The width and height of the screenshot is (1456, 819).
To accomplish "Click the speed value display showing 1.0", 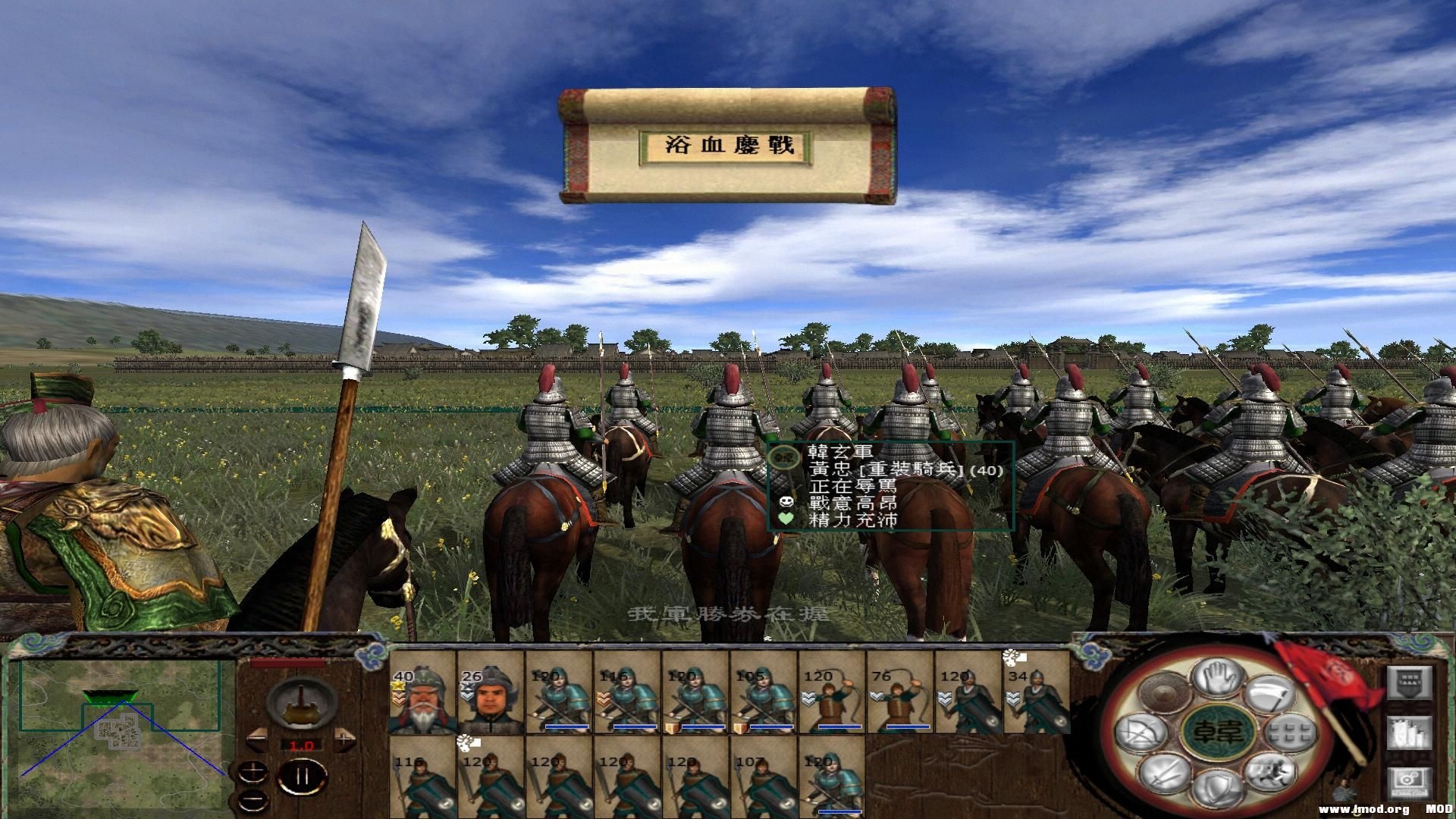I will pos(303,745).
